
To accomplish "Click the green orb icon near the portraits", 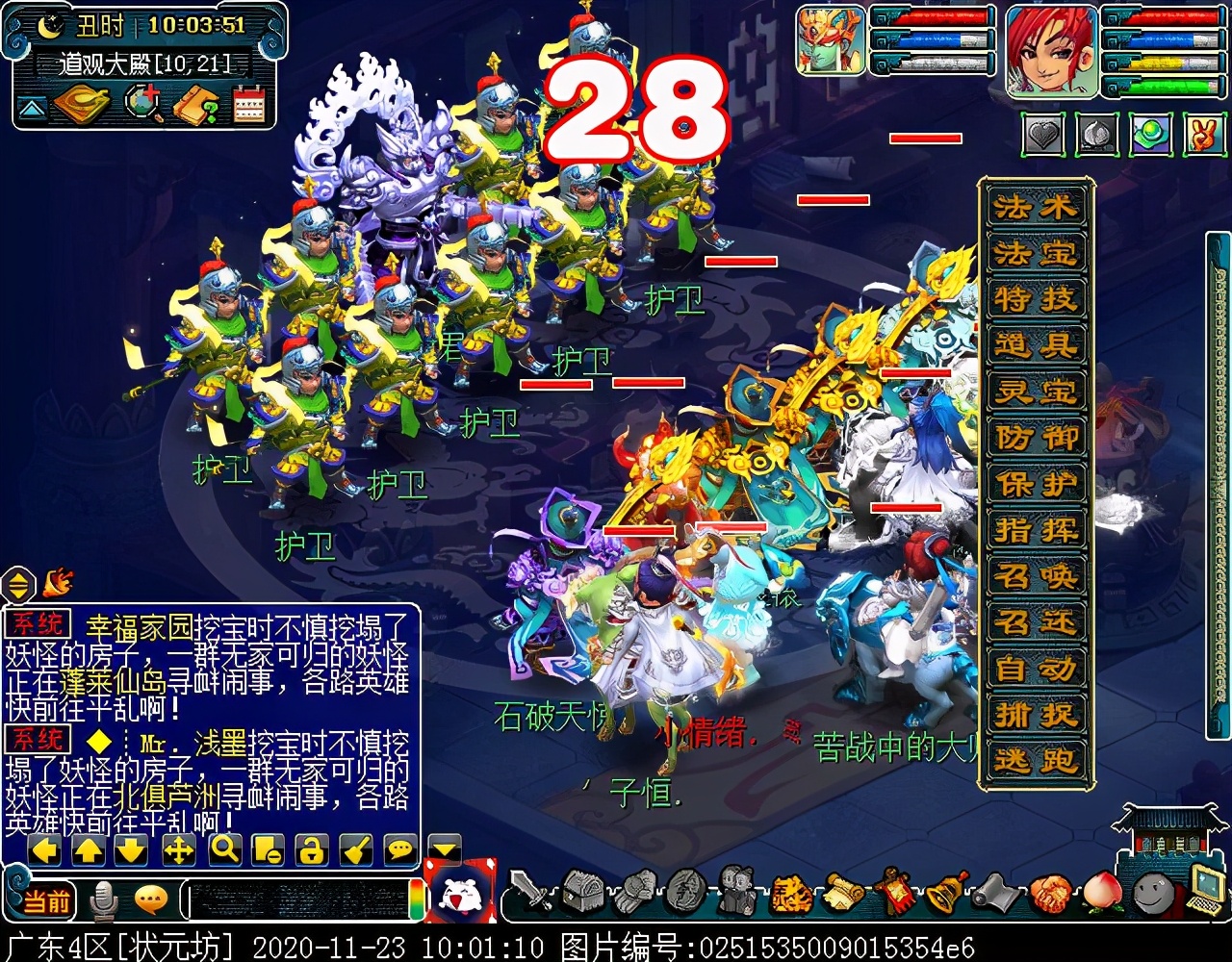I will pos(1149,136).
